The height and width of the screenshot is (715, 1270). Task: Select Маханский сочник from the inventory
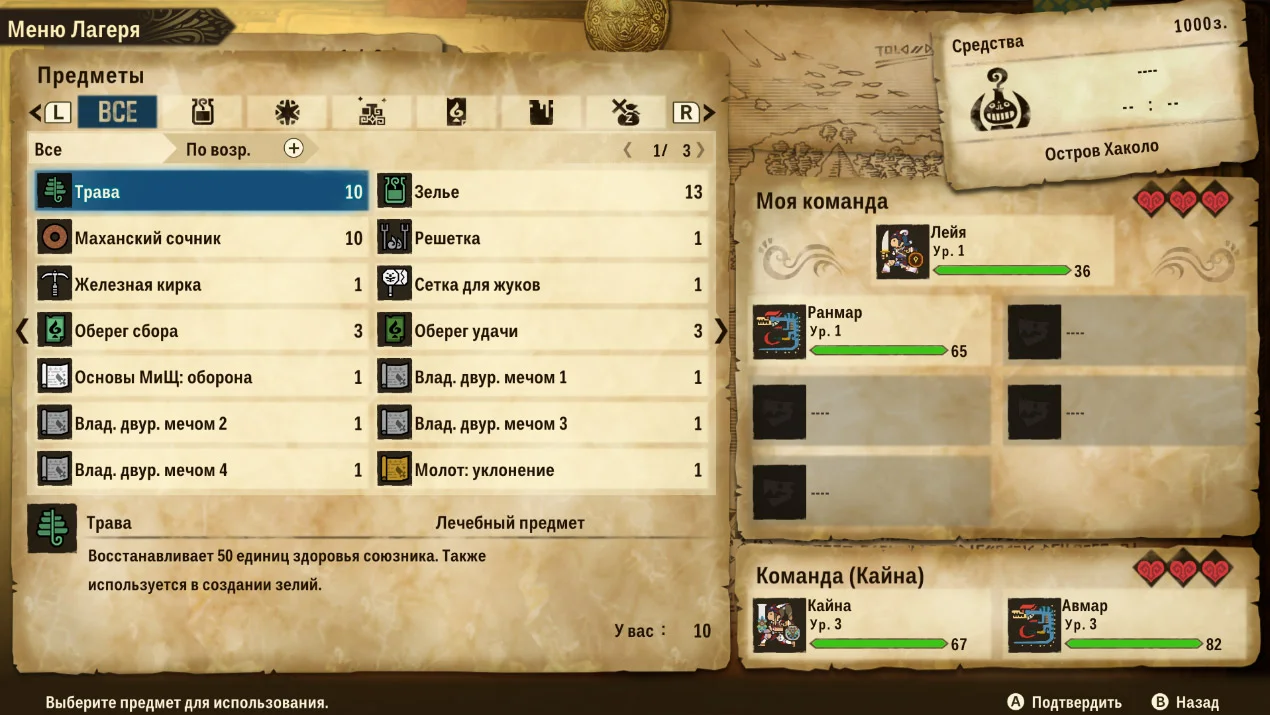point(201,238)
